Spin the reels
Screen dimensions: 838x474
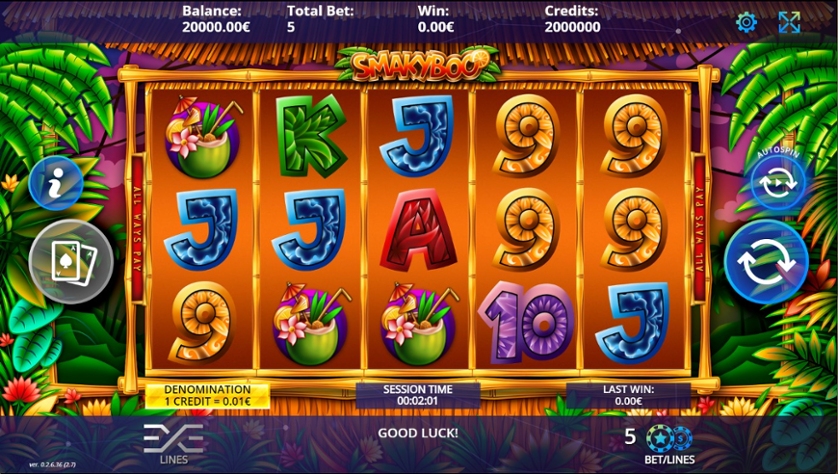click(x=766, y=262)
